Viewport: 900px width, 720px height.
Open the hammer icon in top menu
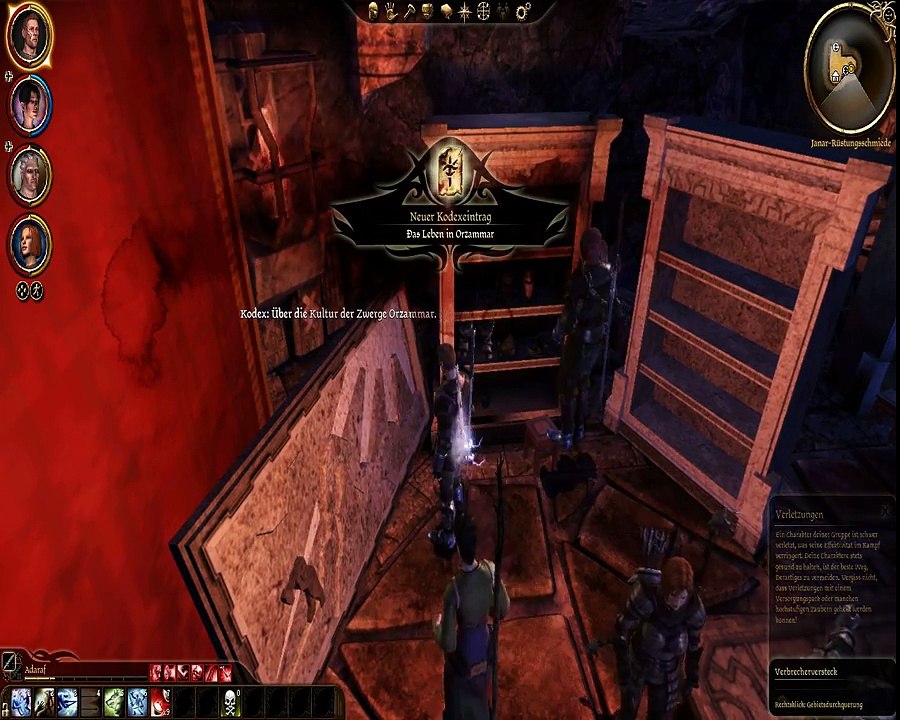click(408, 11)
